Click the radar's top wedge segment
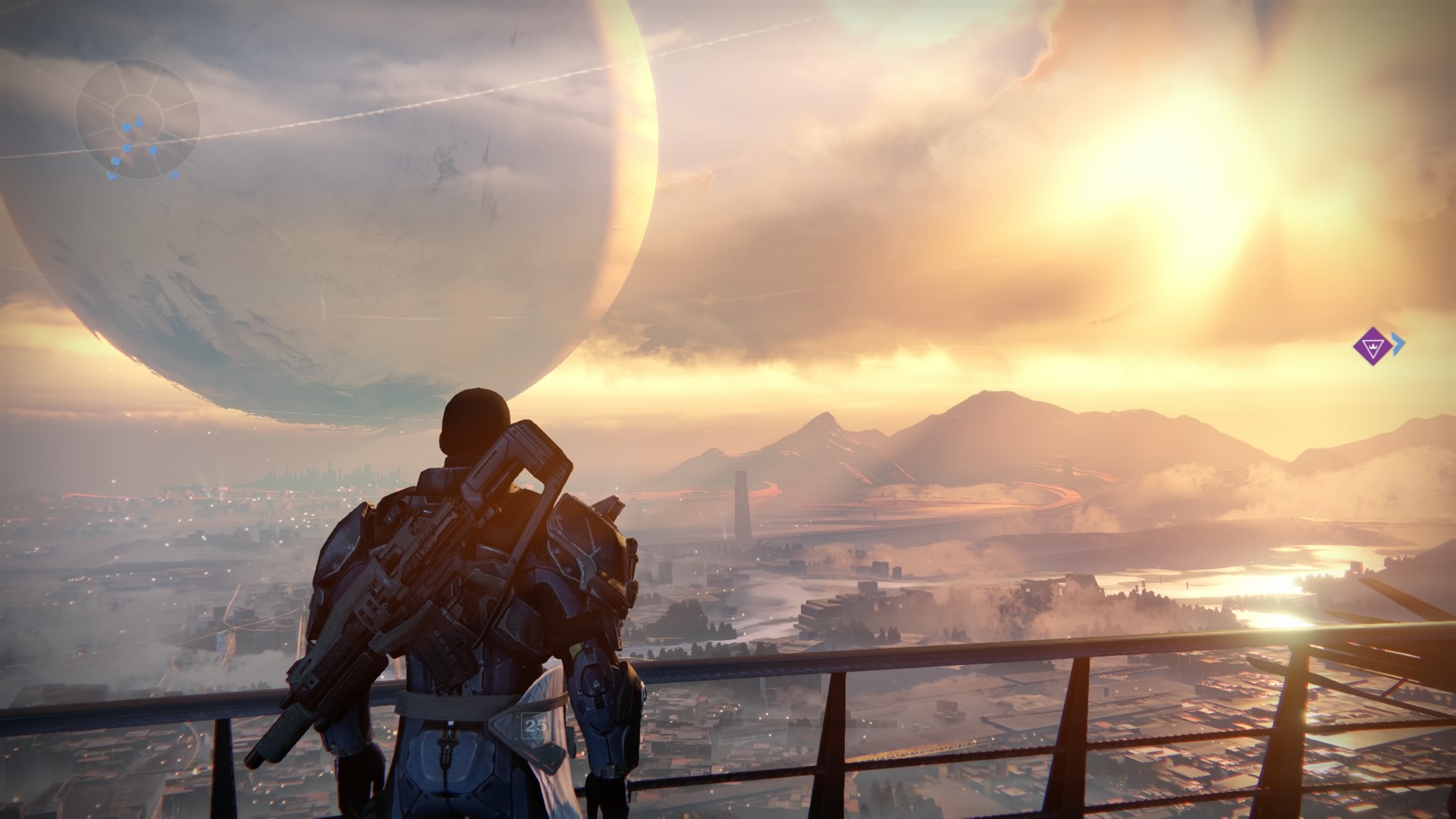Image resolution: width=1456 pixels, height=819 pixels. (x=136, y=78)
